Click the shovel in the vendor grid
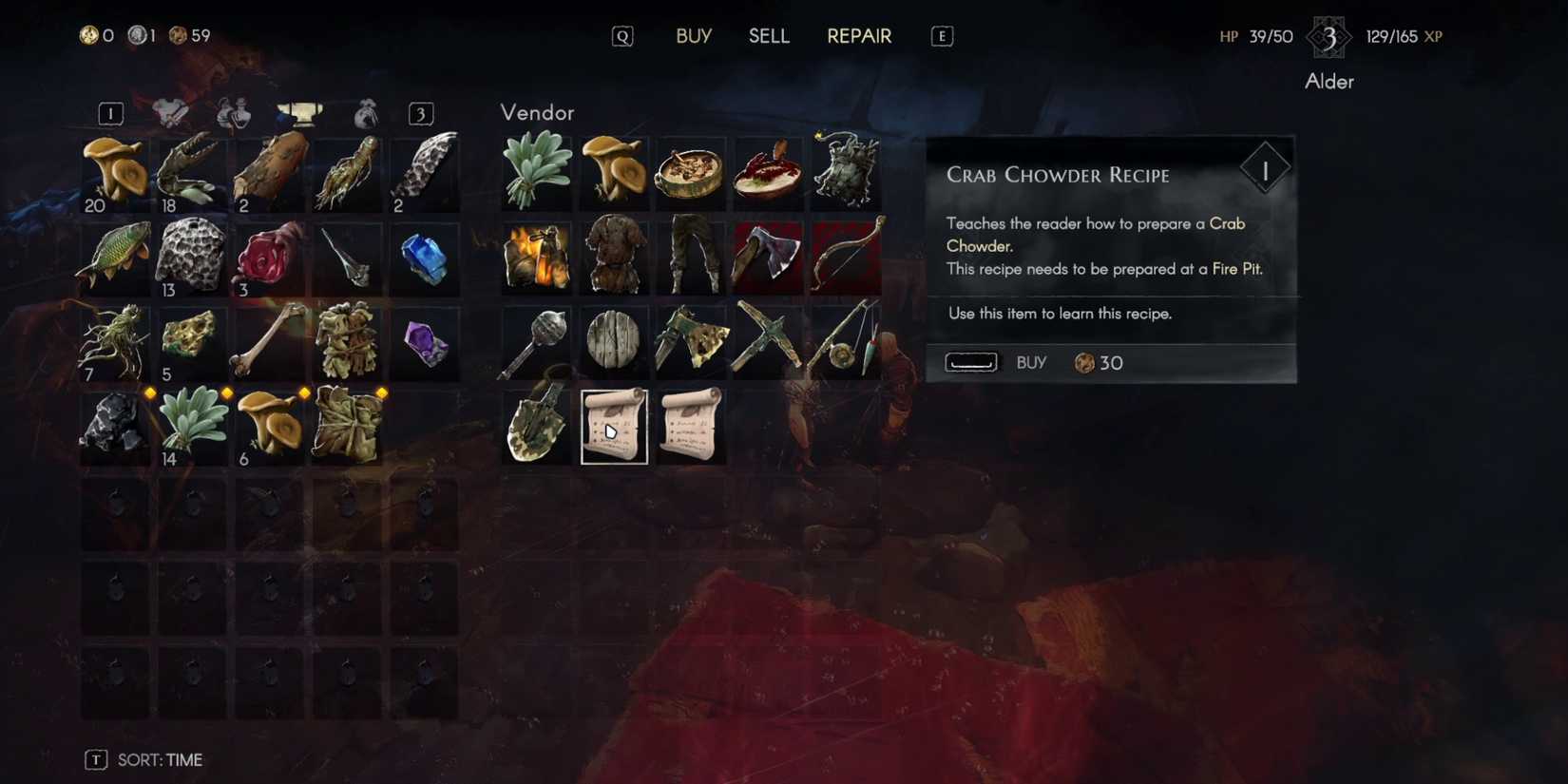The height and width of the screenshot is (784, 1568). pos(538,428)
